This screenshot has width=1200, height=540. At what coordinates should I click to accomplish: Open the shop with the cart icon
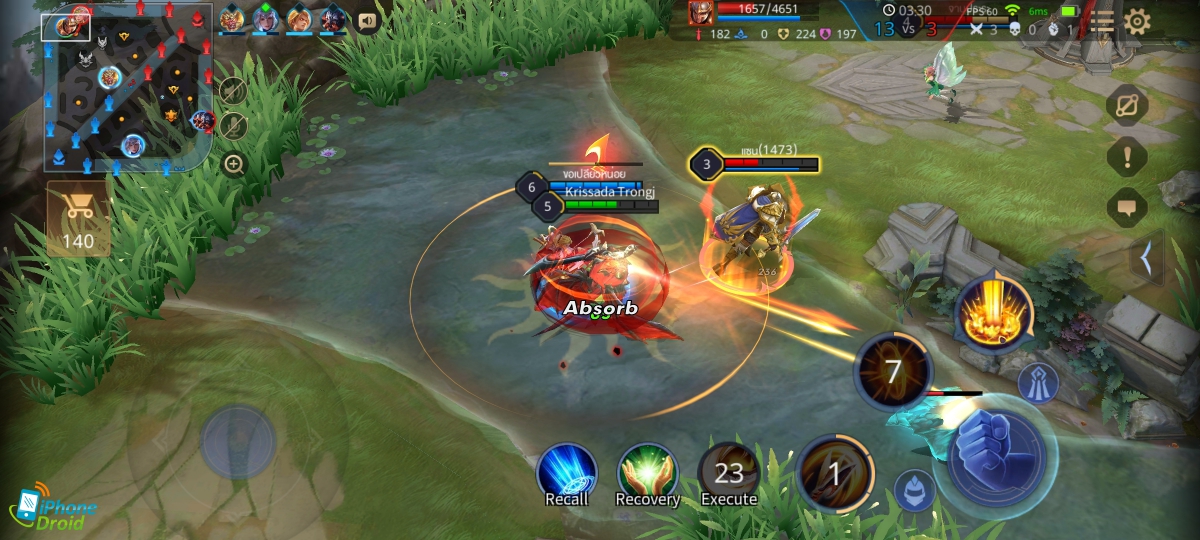click(77, 218)
